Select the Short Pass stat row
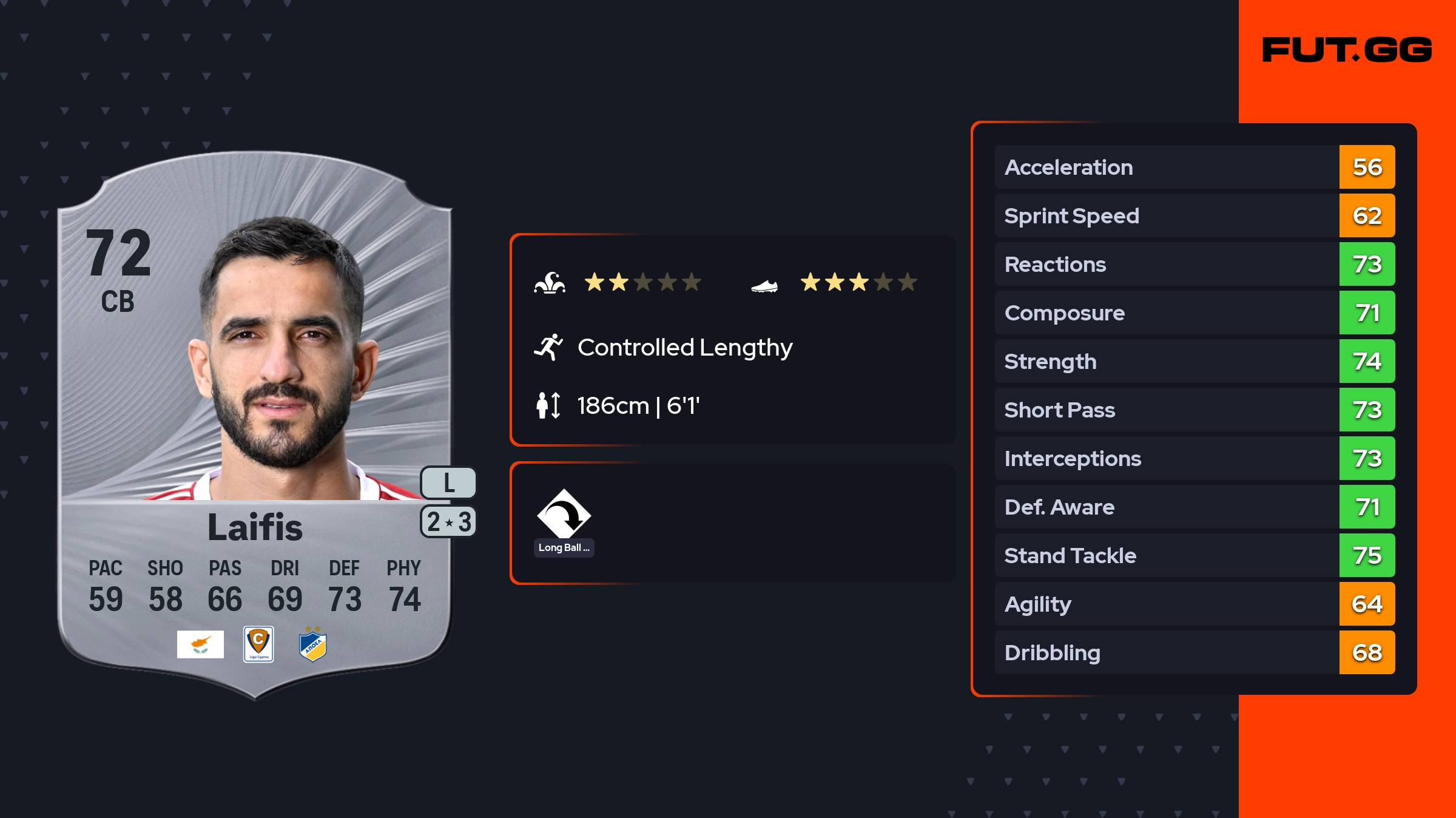 coord(1194,410)
